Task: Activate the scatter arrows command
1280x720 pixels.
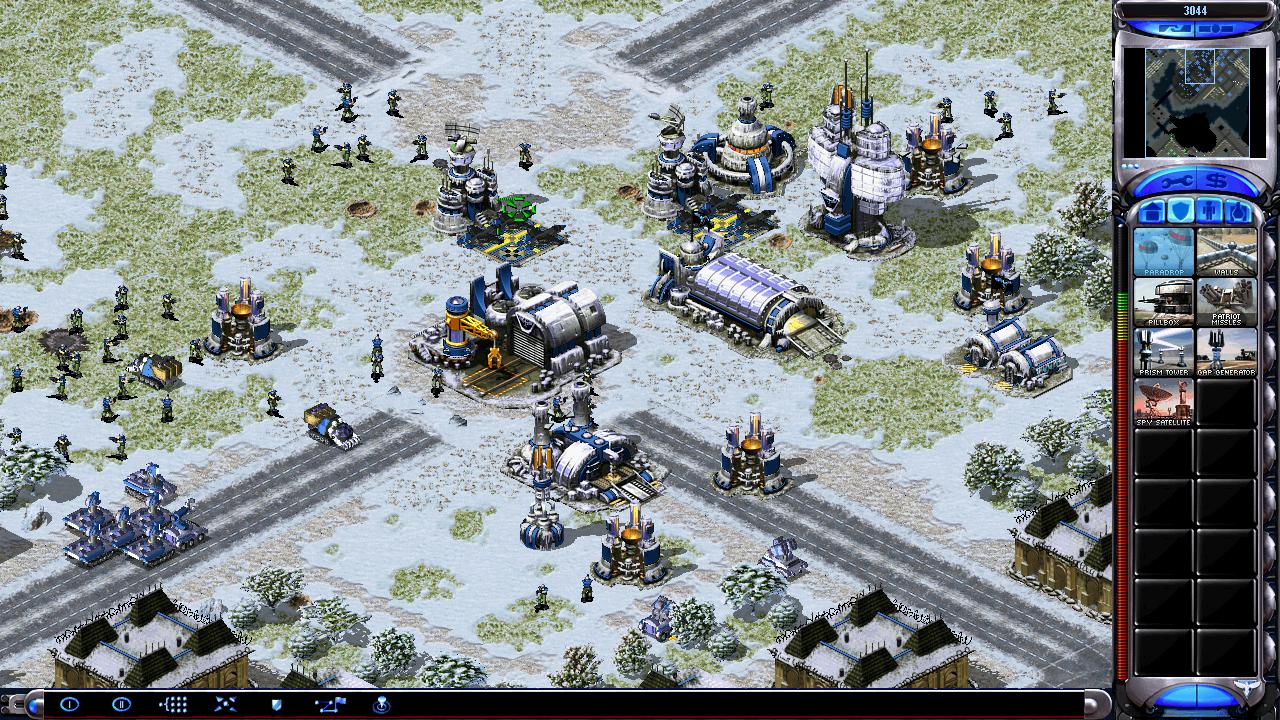Action: [225, 704]
